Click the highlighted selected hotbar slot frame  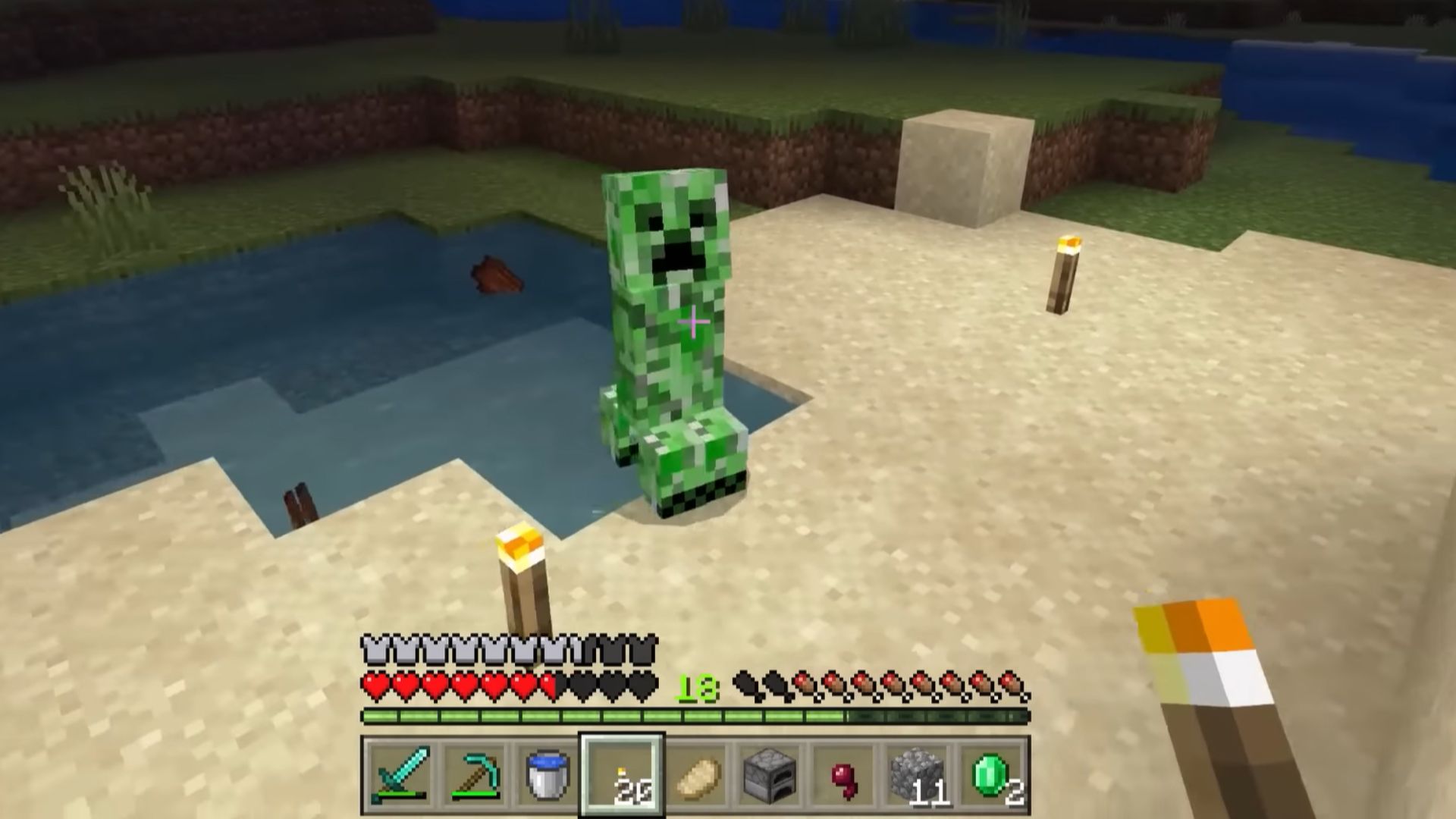[x=623, y=771]
